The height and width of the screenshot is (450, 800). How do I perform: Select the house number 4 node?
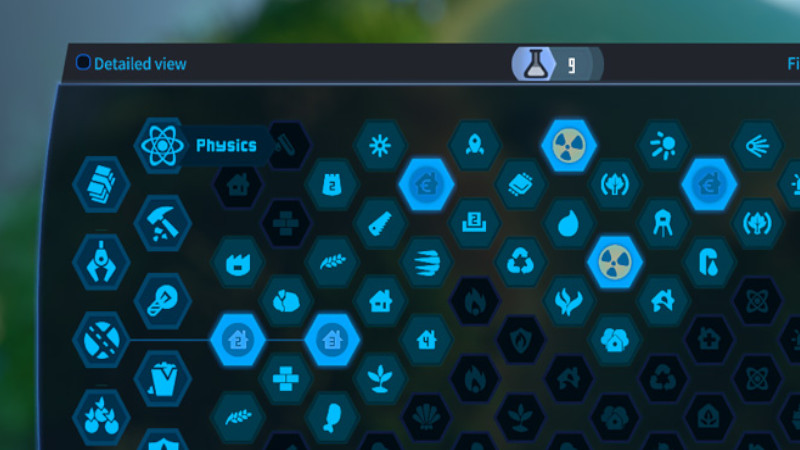(426, 340)
